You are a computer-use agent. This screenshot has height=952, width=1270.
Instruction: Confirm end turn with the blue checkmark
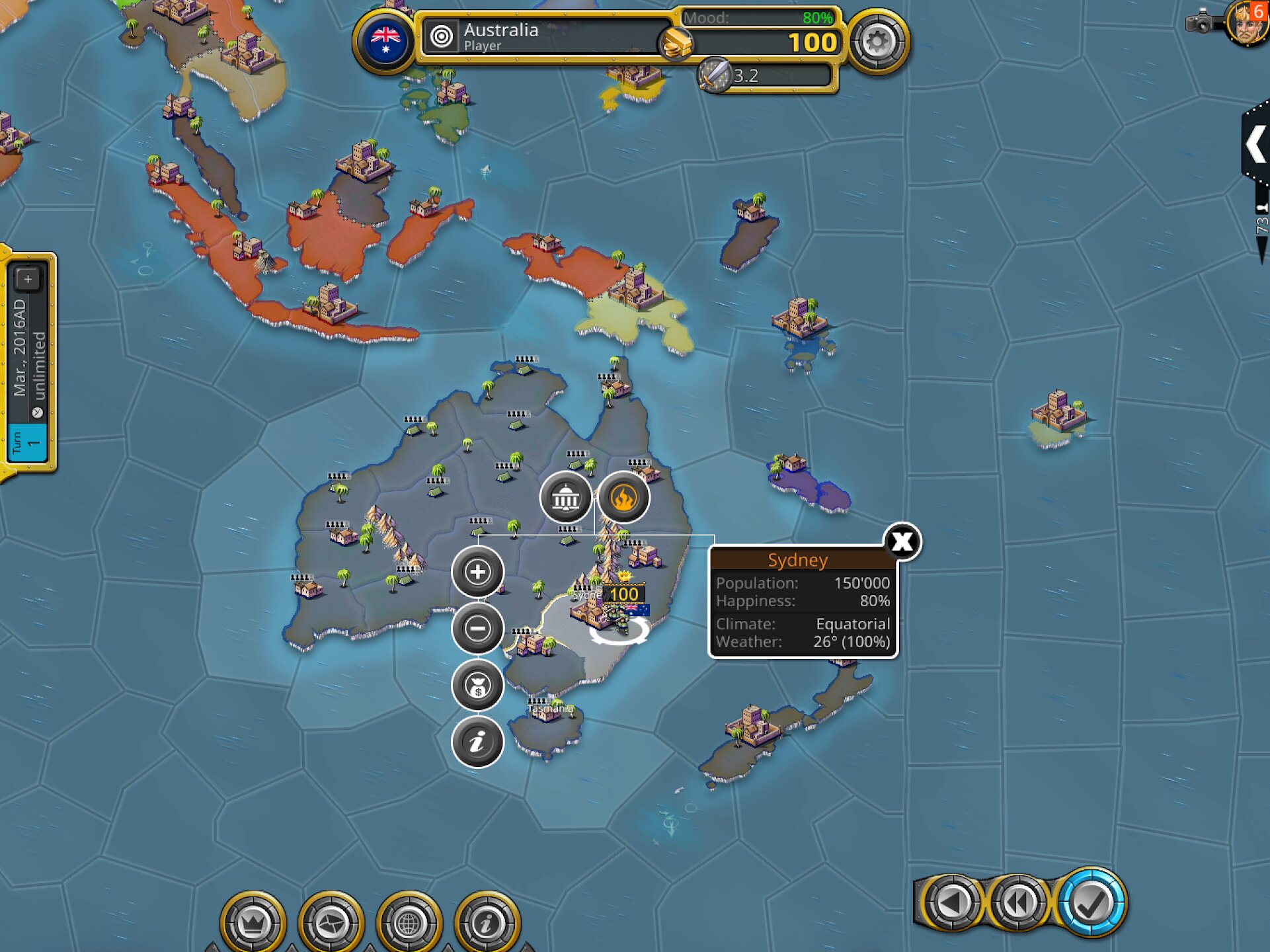pyautogui.click(x=1091, y=902)
